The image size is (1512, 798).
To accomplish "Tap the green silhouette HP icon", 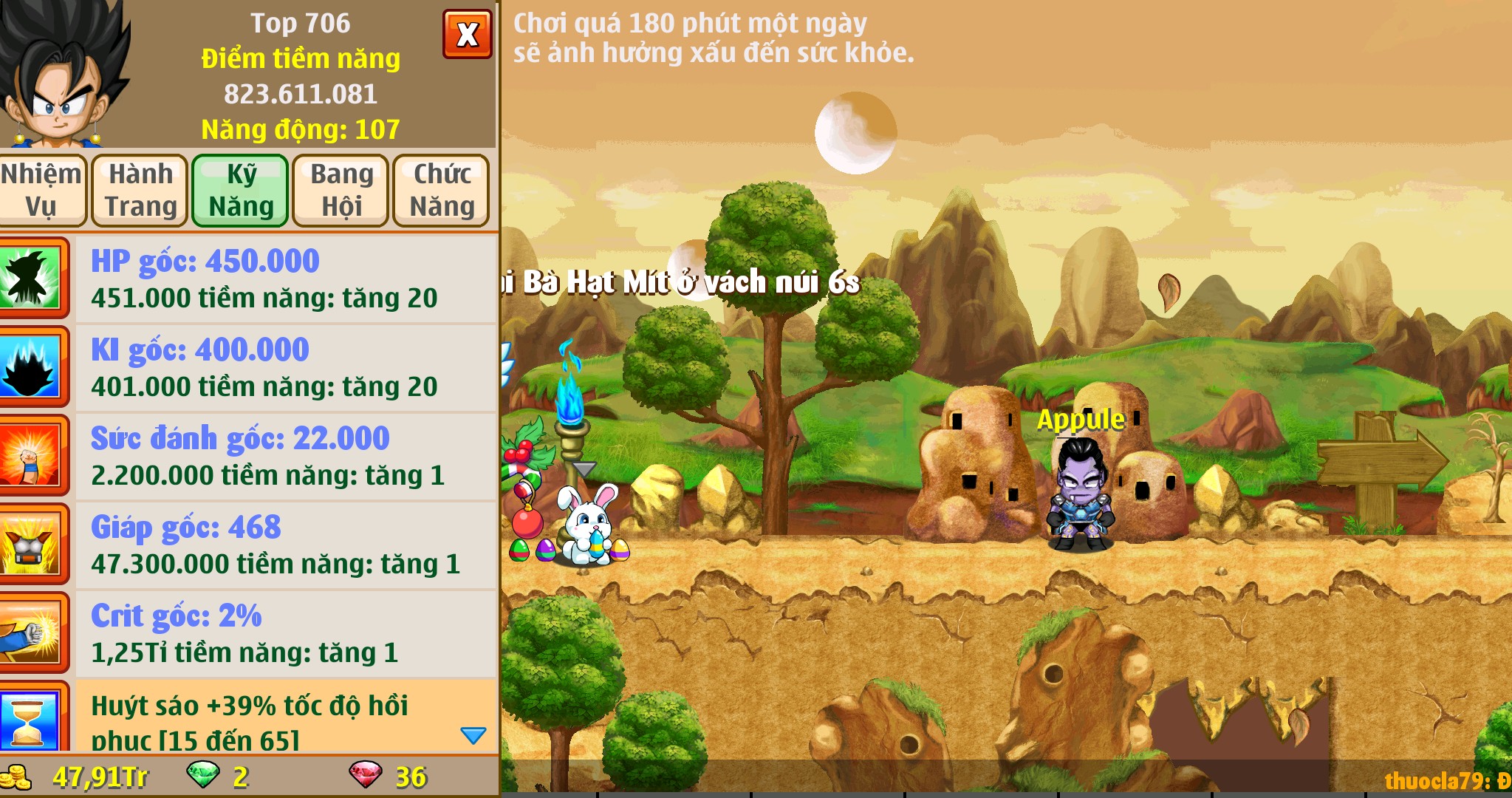I will pos(31,279).
